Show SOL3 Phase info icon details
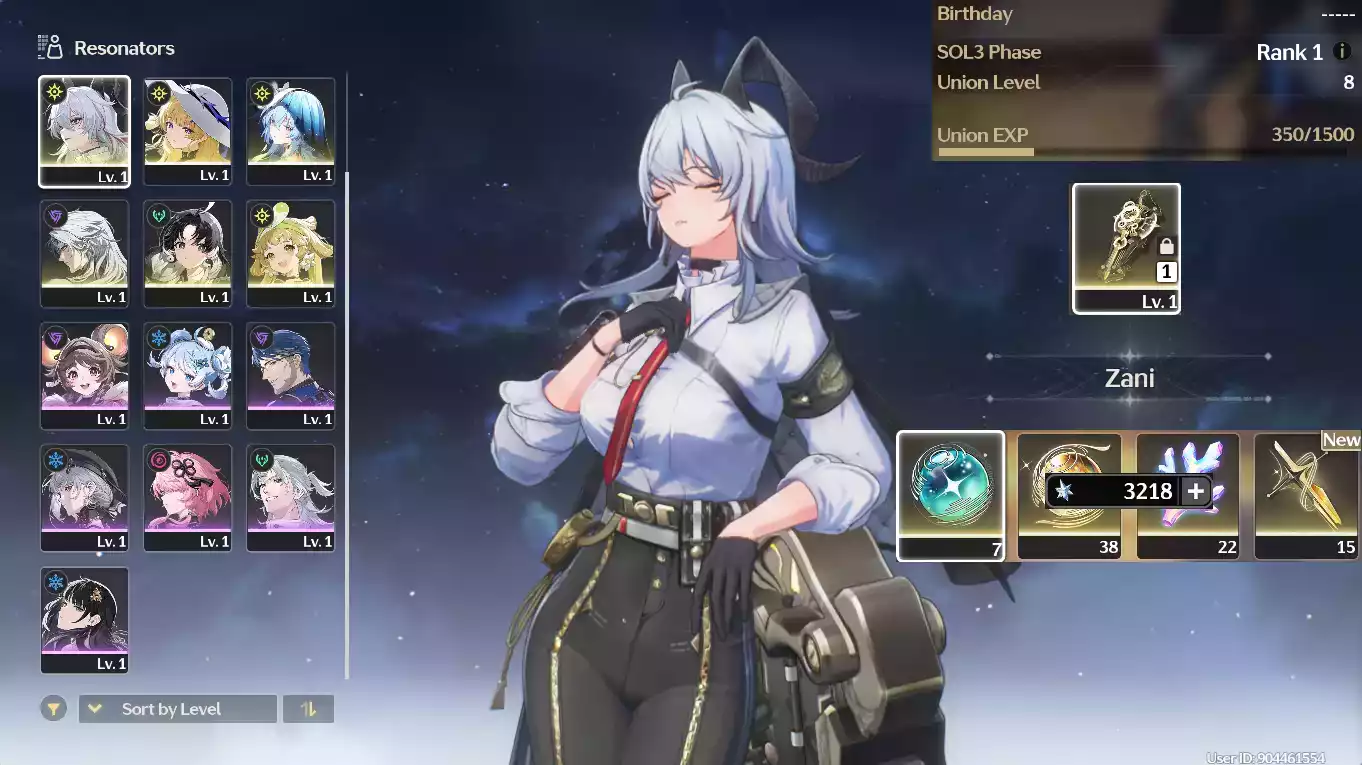Image resolution: width=1362 pixels, height=765 pixels. point(1342,52)
